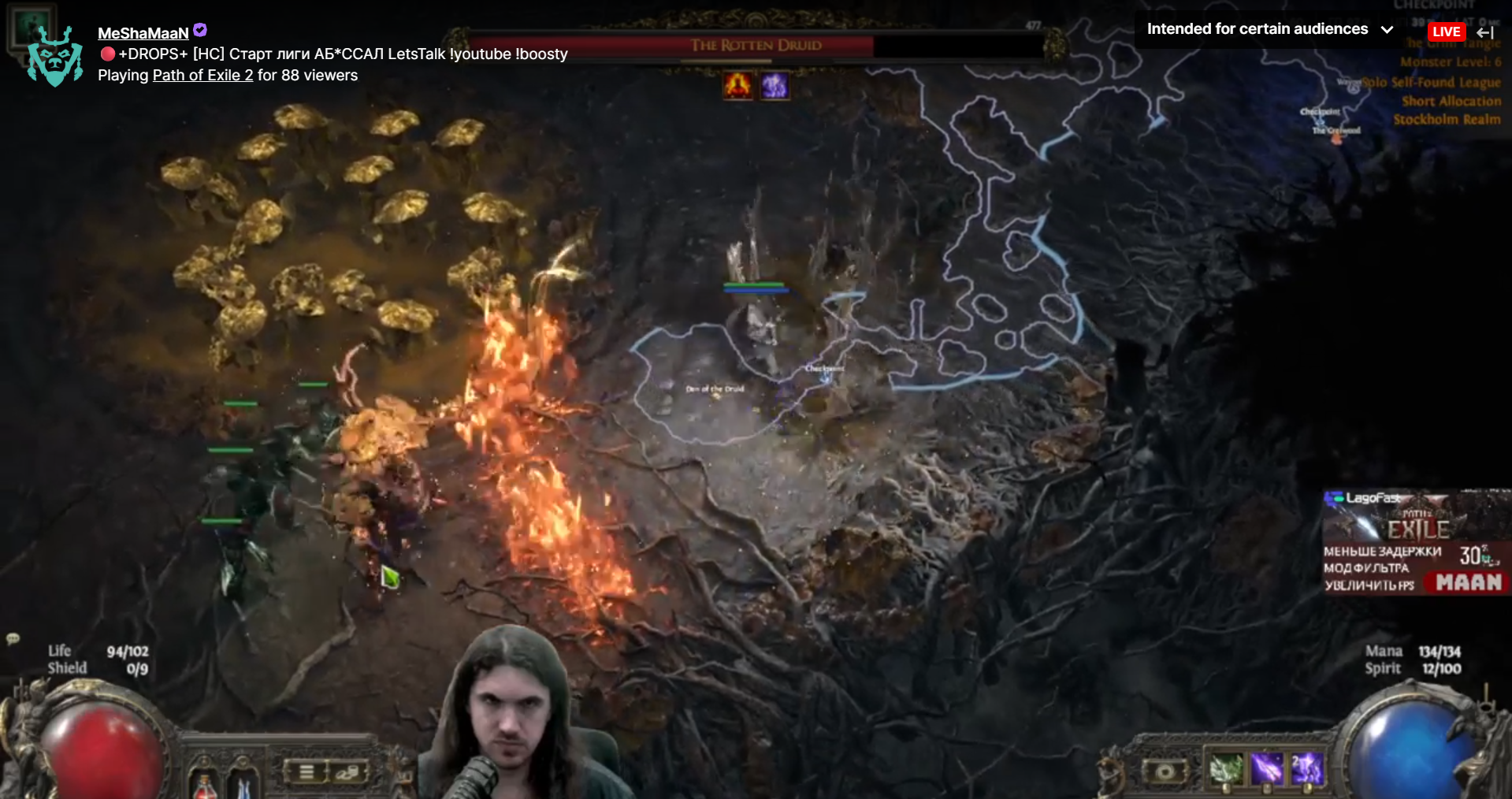The width and height of the screenshot is (1512, 799).
Task: Activate the purple lightning skill marked 2
Action: 1306,768
